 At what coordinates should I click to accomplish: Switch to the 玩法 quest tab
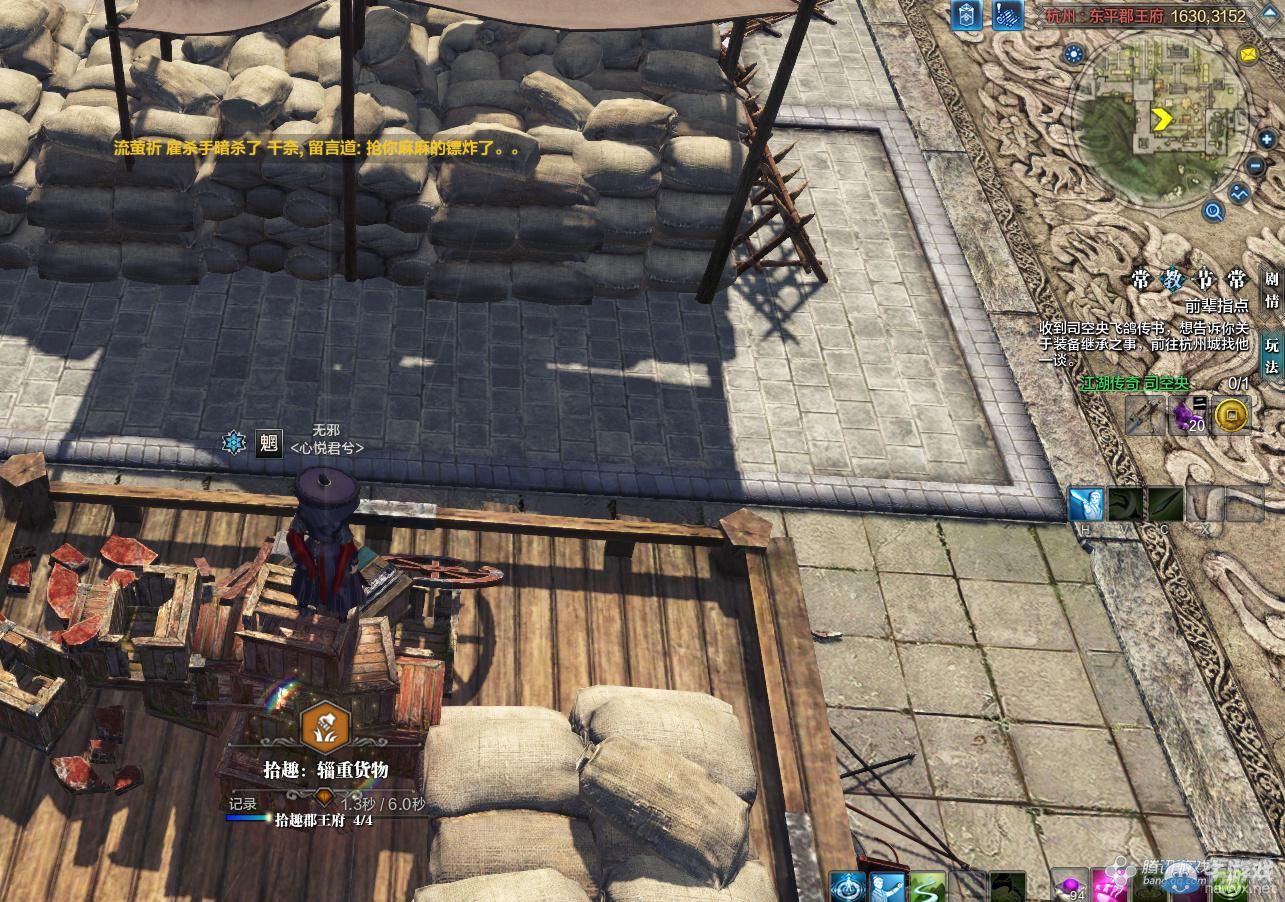pyautogui.click(x=1271, y=355)
